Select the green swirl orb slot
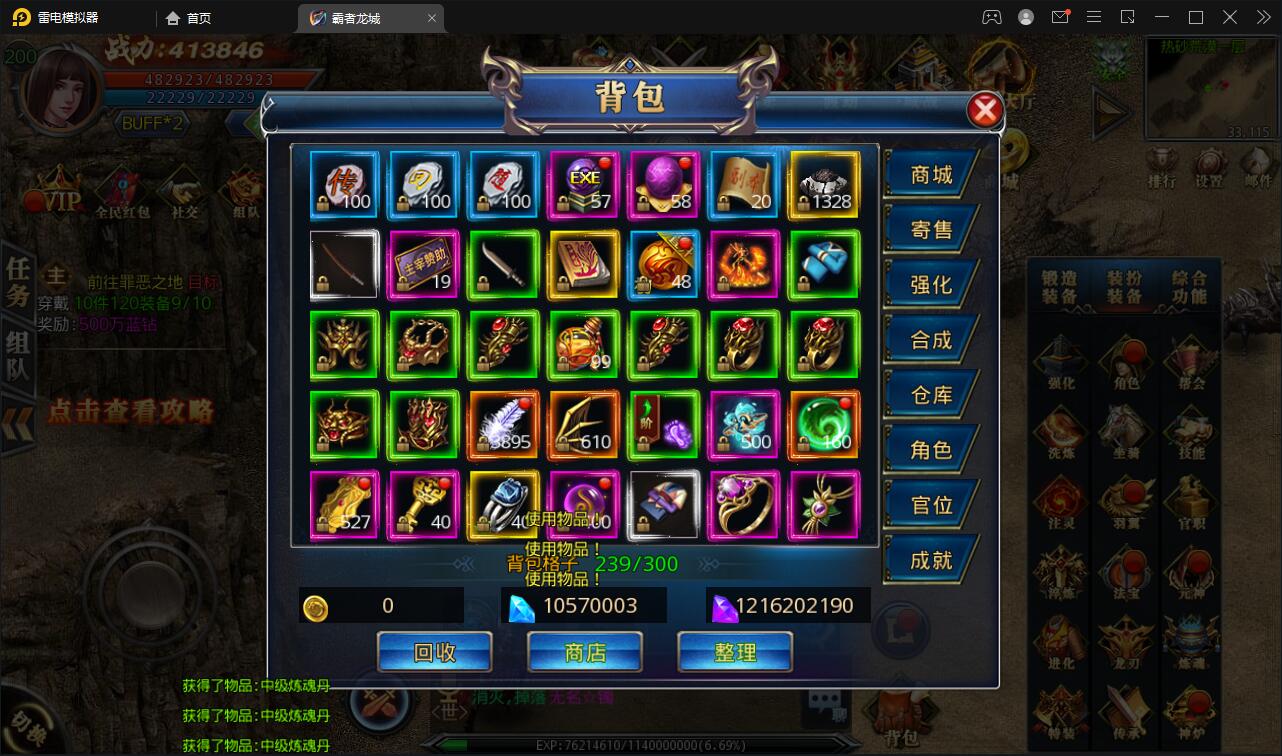1282x756 pixels. (824, 425)
